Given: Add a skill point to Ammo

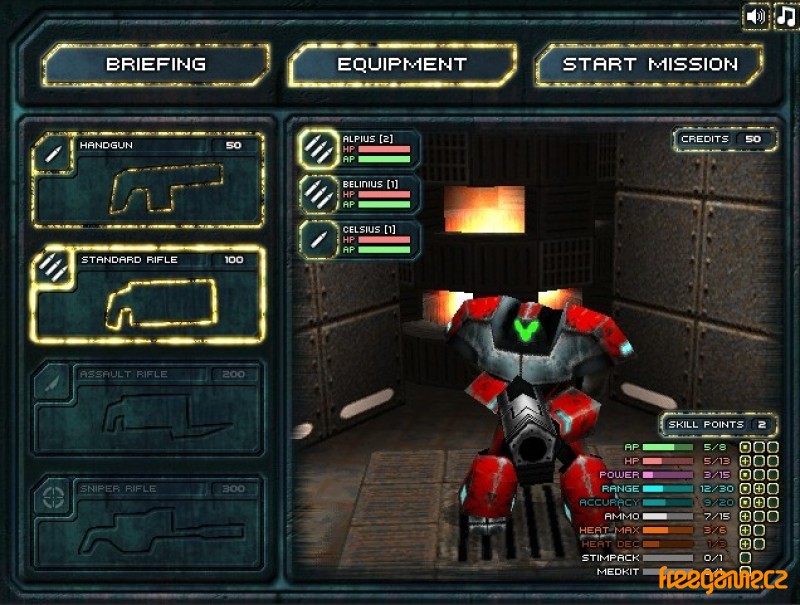Looking at the screenshot, I should coord(745,516).
